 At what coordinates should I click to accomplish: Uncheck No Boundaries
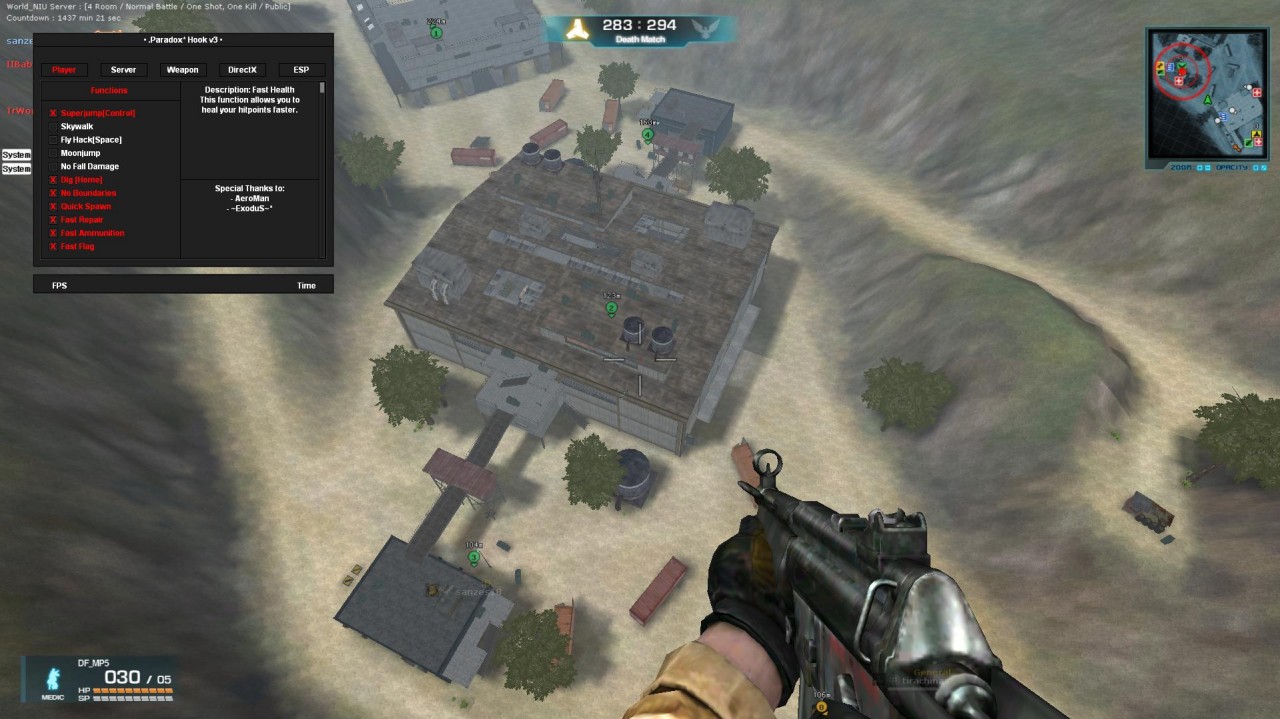click(54, 193)
